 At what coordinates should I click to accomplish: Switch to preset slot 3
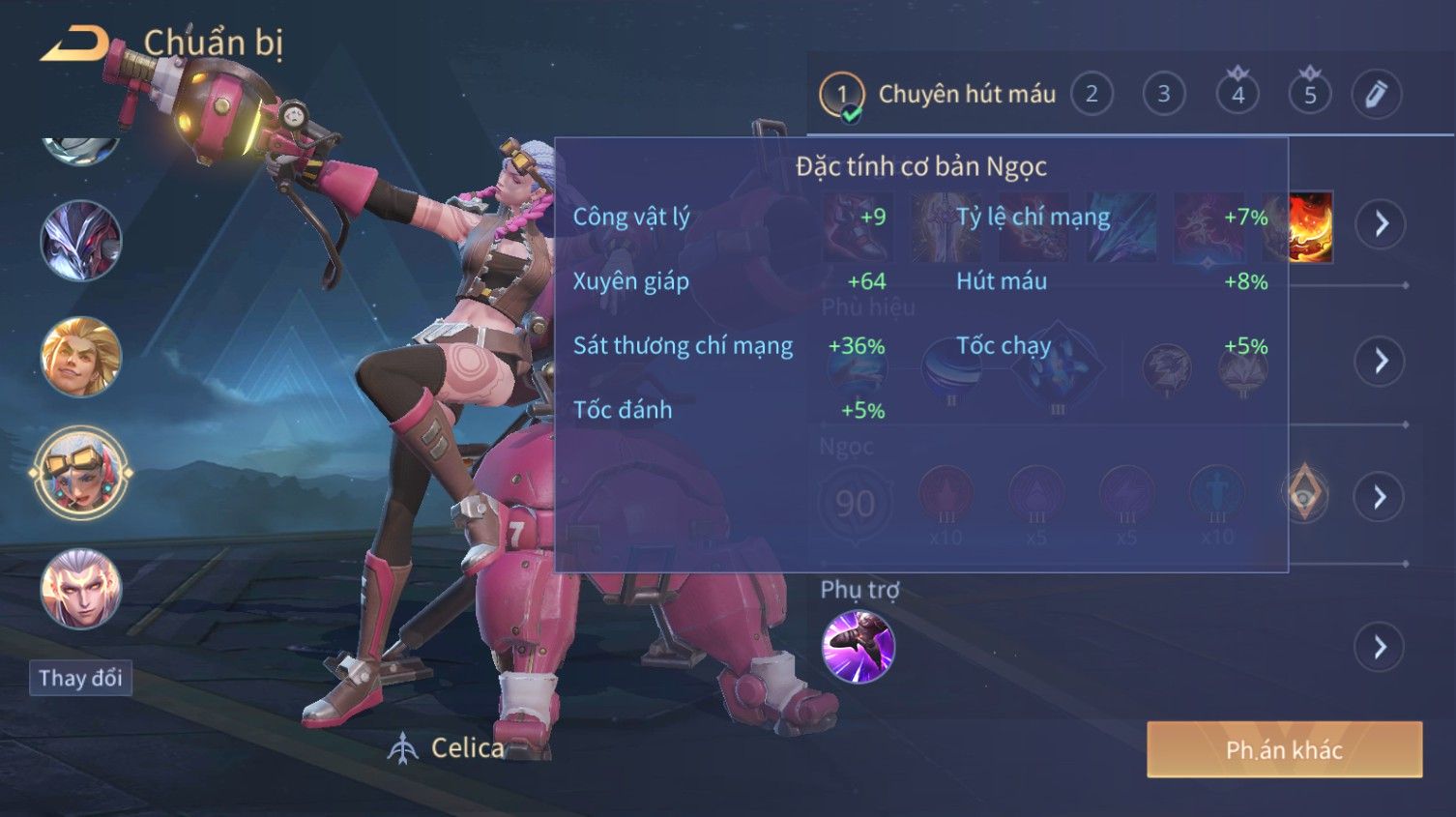[1164, 95]
